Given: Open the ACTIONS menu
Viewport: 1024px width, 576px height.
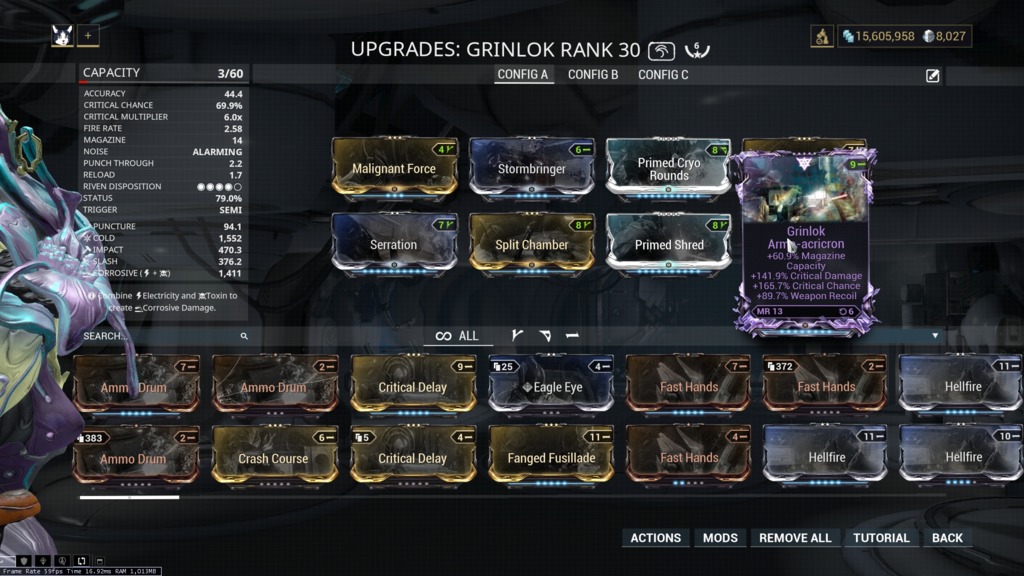Looking at the screenshot, I should [x=656, y=538].
